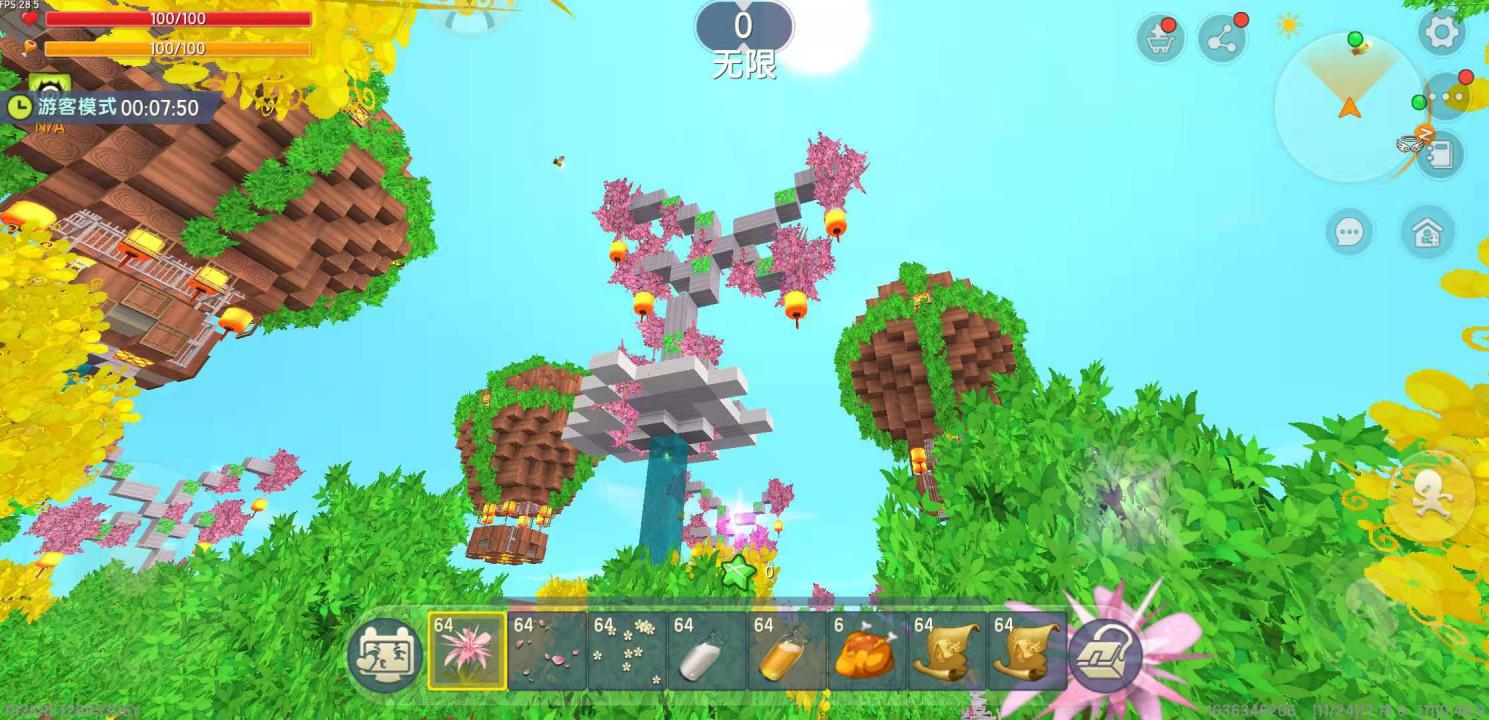Open the three-dots more options menu
This screenshot has height=720, width=1489.
(x=1446, y=97)
